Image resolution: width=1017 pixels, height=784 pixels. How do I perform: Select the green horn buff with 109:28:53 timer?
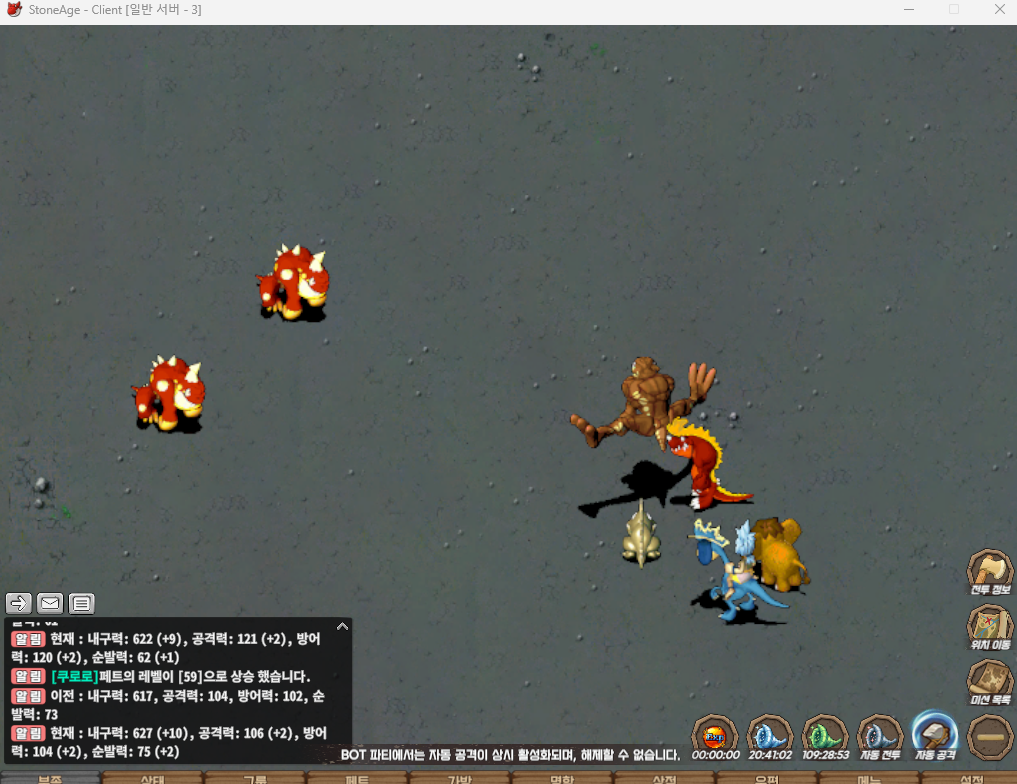pos(825,736)
